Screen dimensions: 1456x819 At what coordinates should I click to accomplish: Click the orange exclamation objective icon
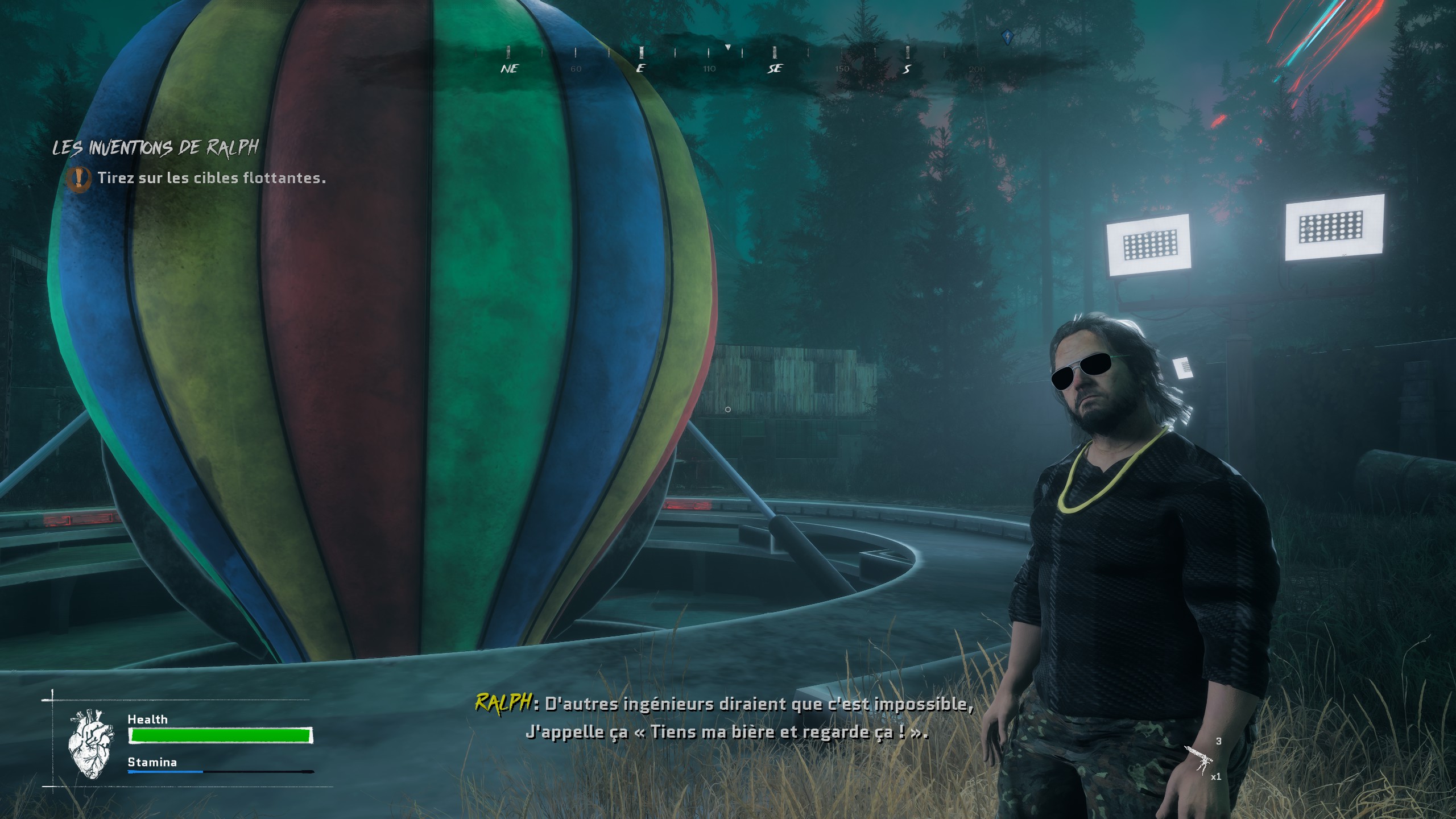click(x=78, y=179)
